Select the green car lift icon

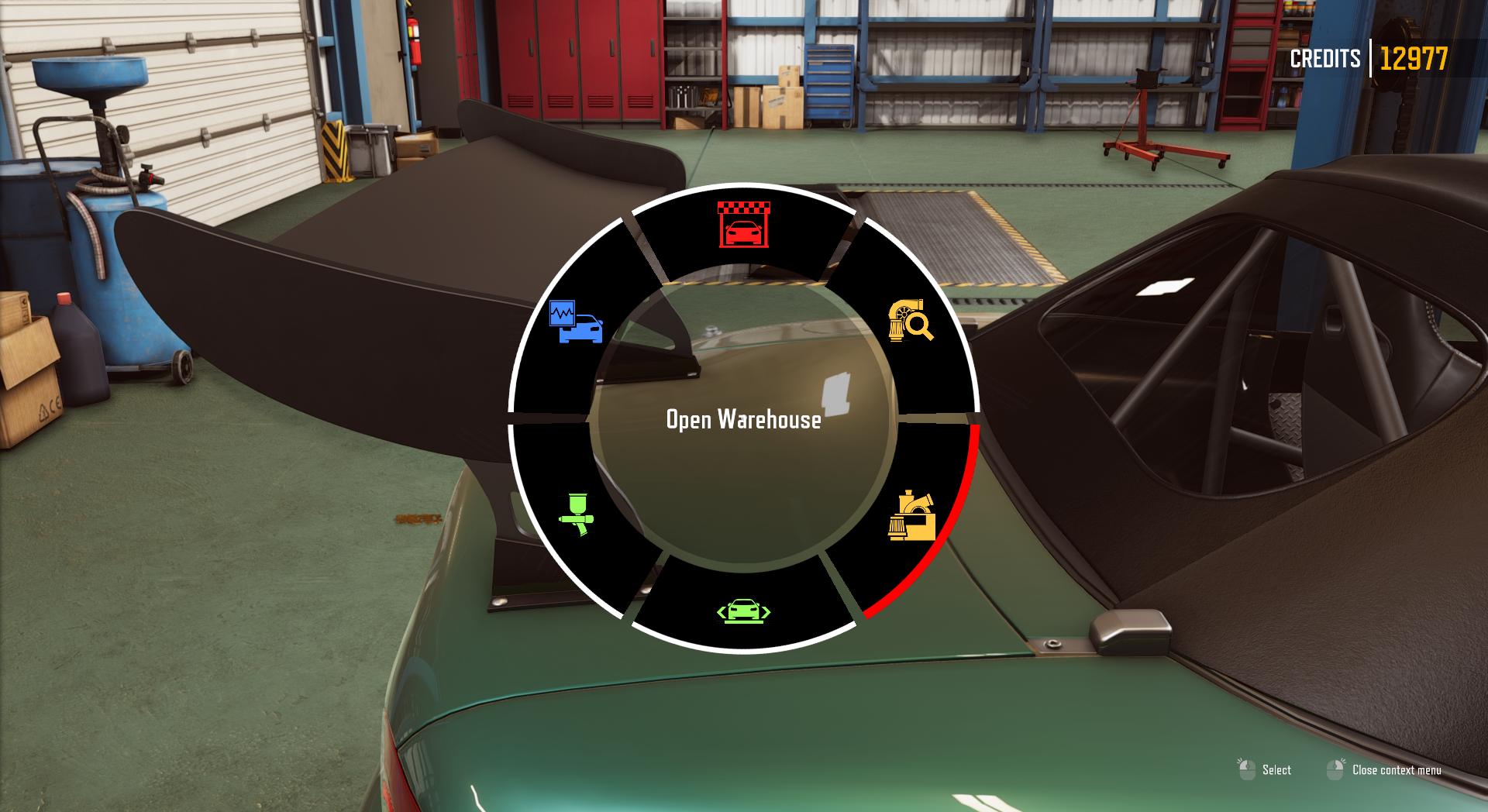click(x=743, y=611)
